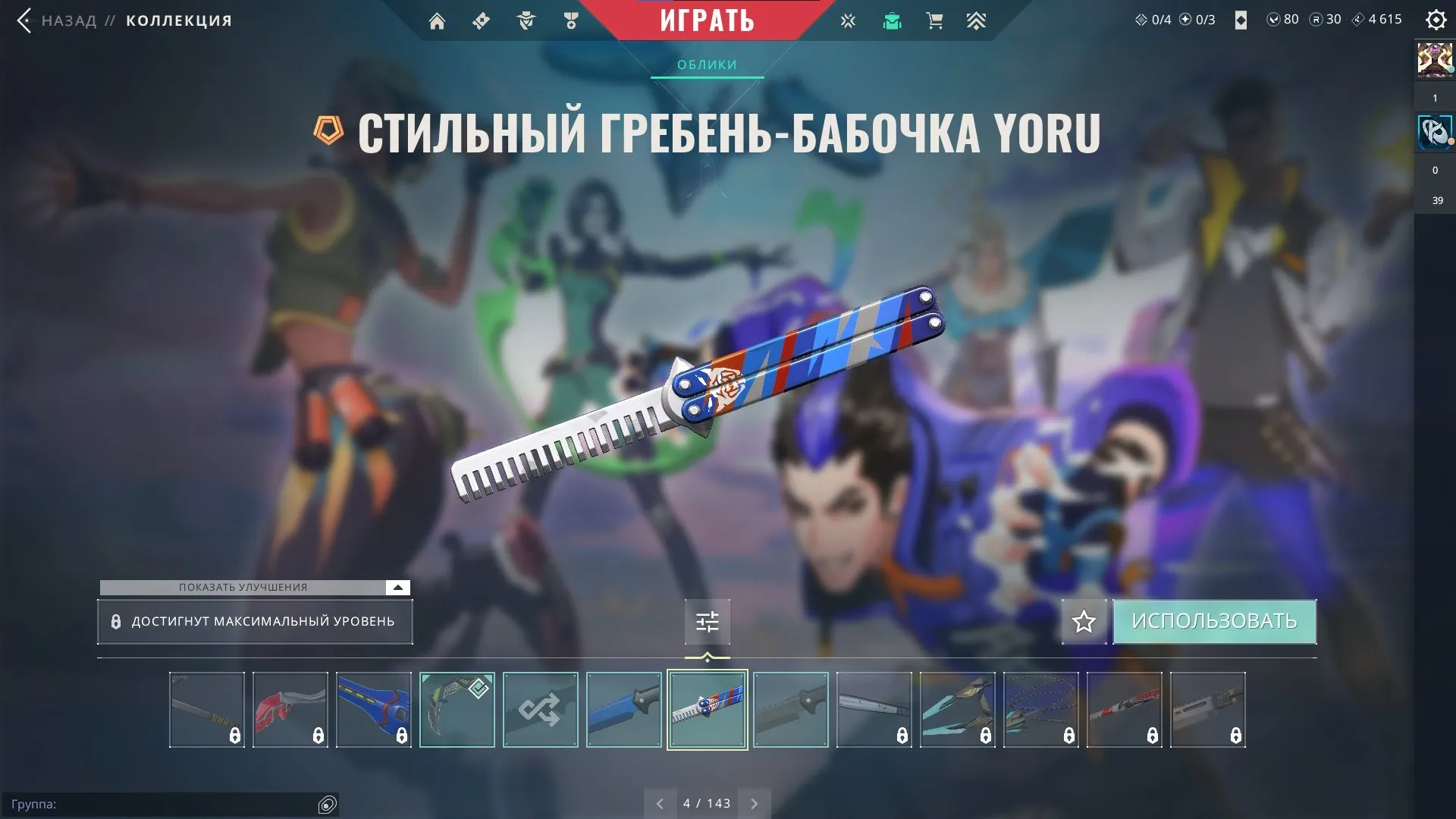Screen dimensions: 1456x819
Task: Go back a page with left arrow
Action: click(x=661, y=802)
